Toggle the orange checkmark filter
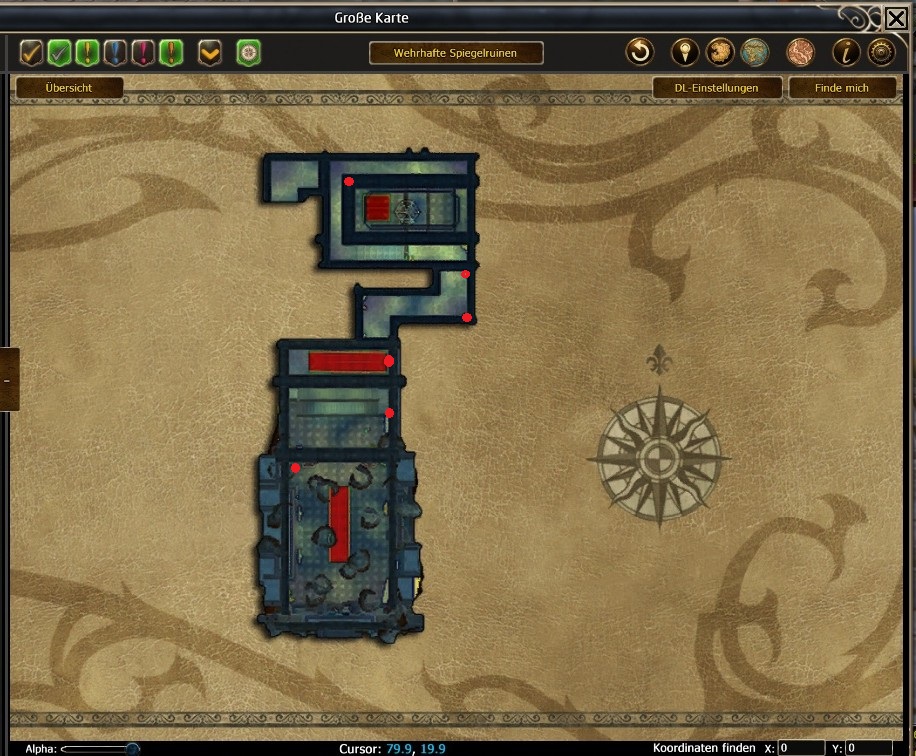 tap(32, 52)
